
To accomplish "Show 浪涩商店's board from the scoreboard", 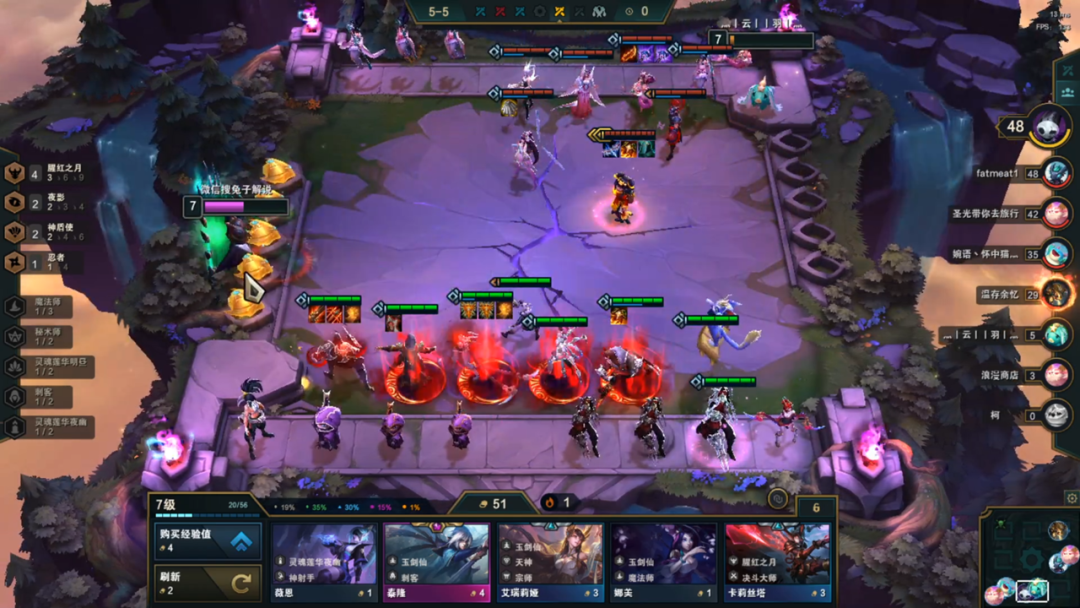I will [x=1056, y=375].
